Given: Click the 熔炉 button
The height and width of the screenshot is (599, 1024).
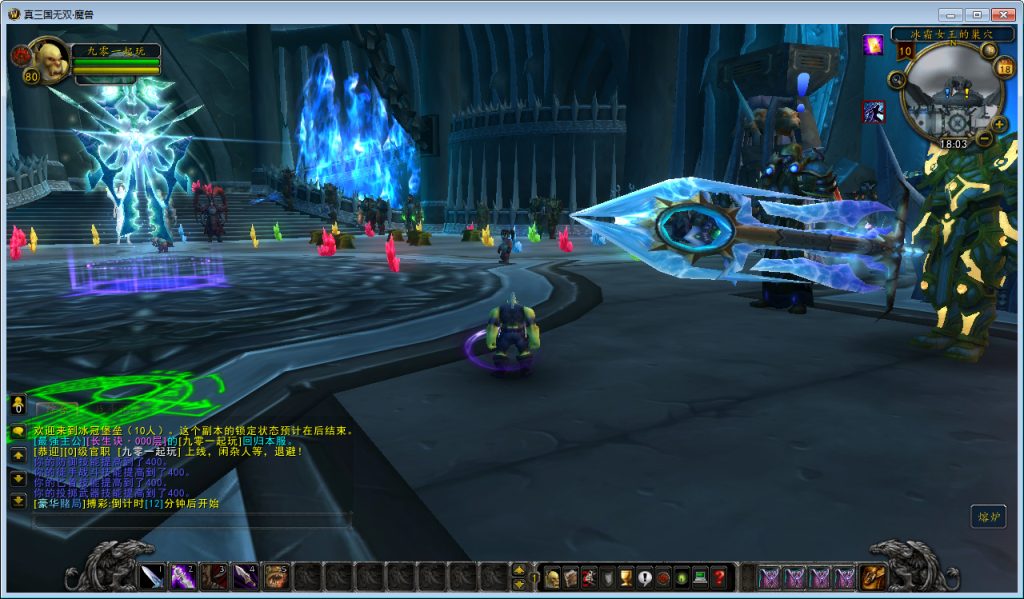Looking at the screenshot, I should 988,516.
